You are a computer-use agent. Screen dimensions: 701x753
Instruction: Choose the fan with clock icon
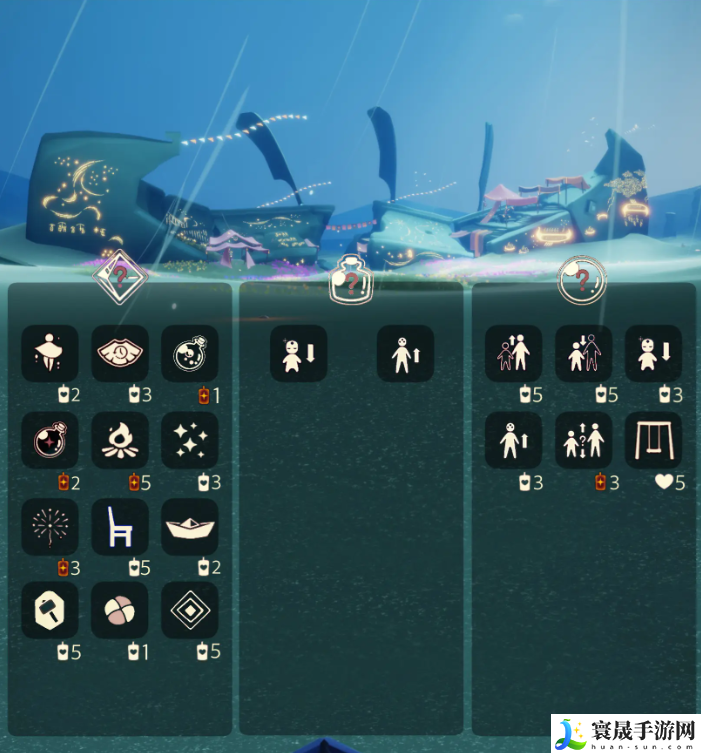[x=120, y=353]
